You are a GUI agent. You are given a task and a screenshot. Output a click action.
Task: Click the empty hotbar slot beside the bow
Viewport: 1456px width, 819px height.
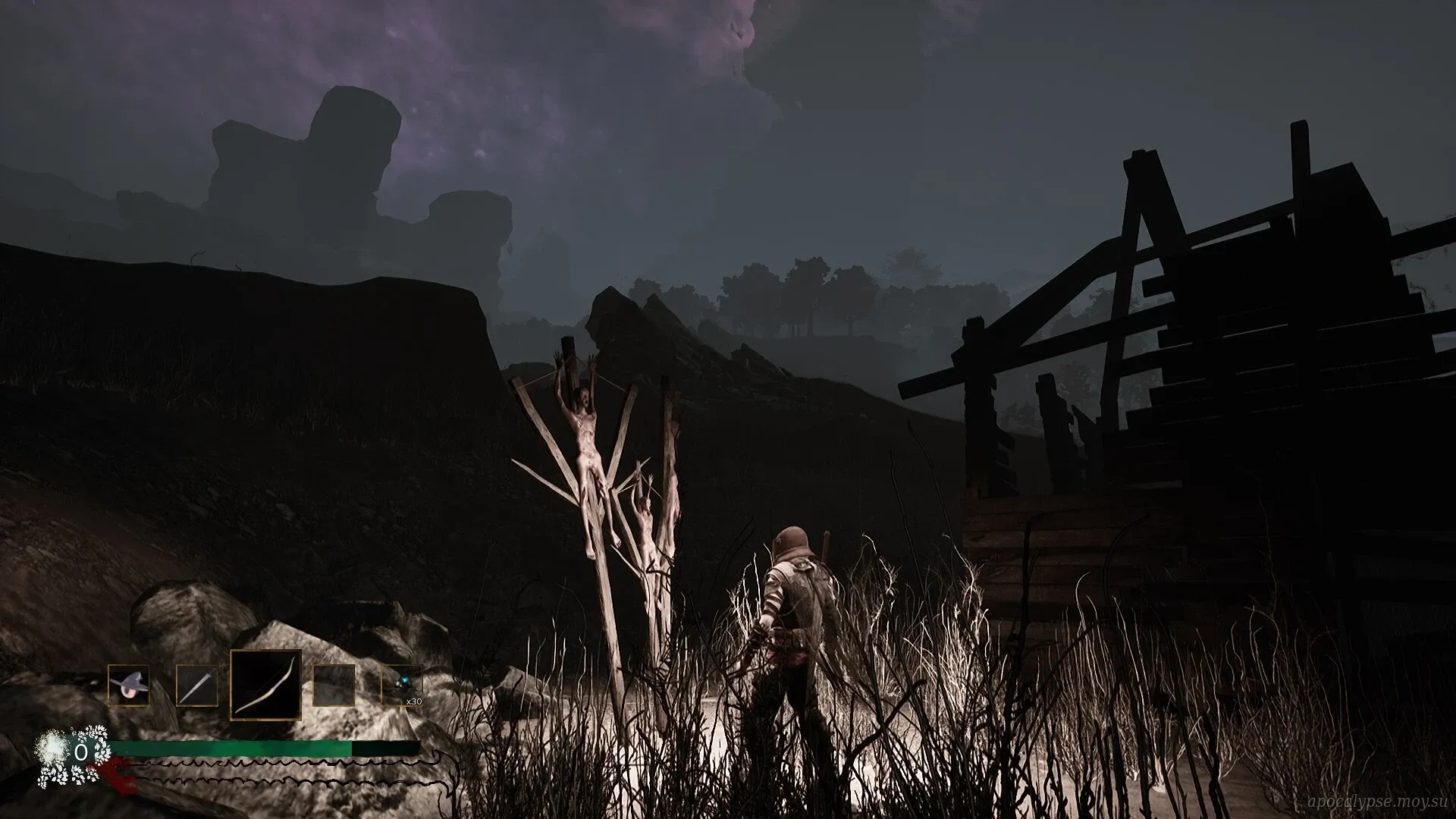coord(334,686)
